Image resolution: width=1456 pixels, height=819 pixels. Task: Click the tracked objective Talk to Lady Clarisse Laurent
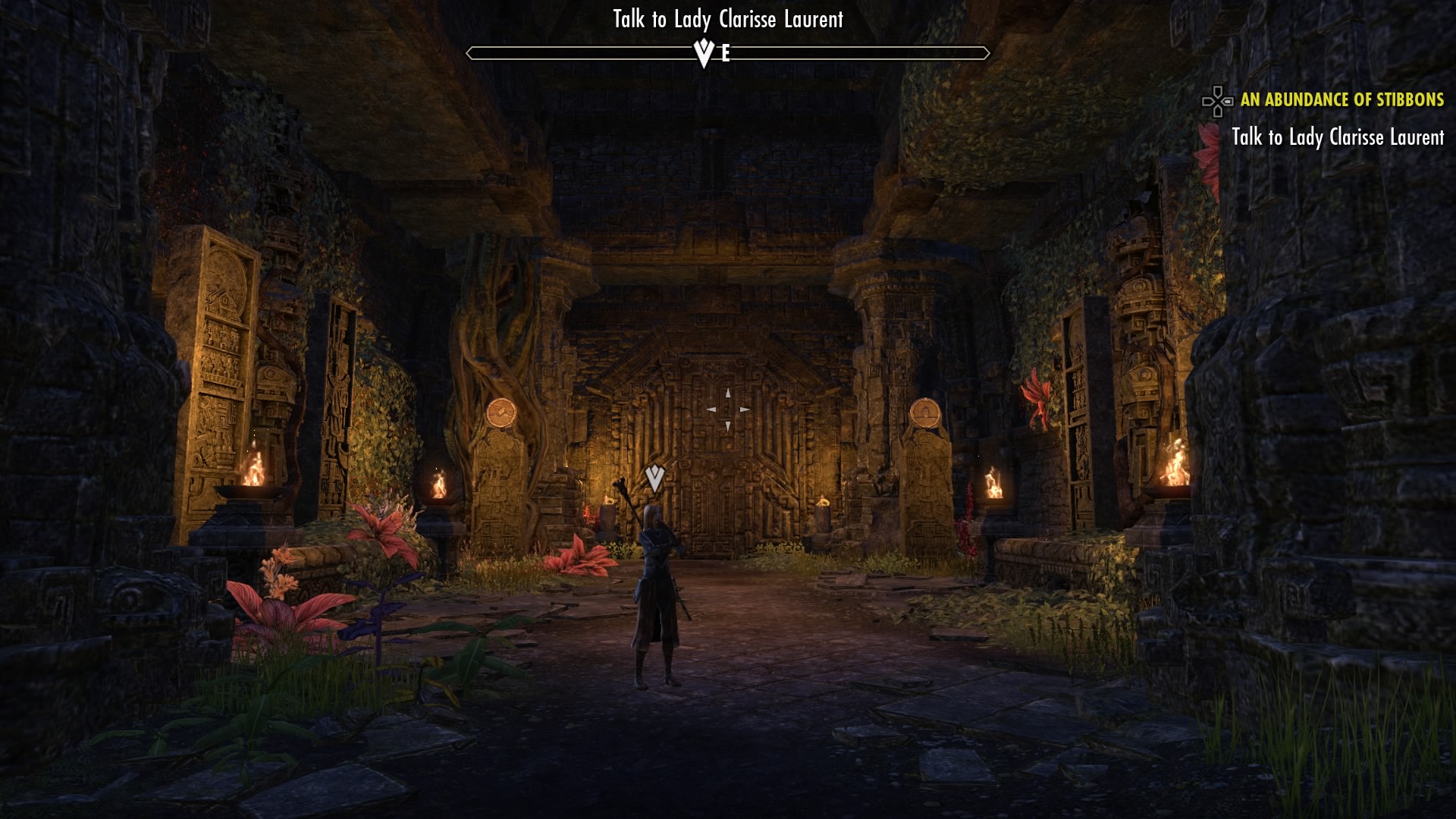1337,137
